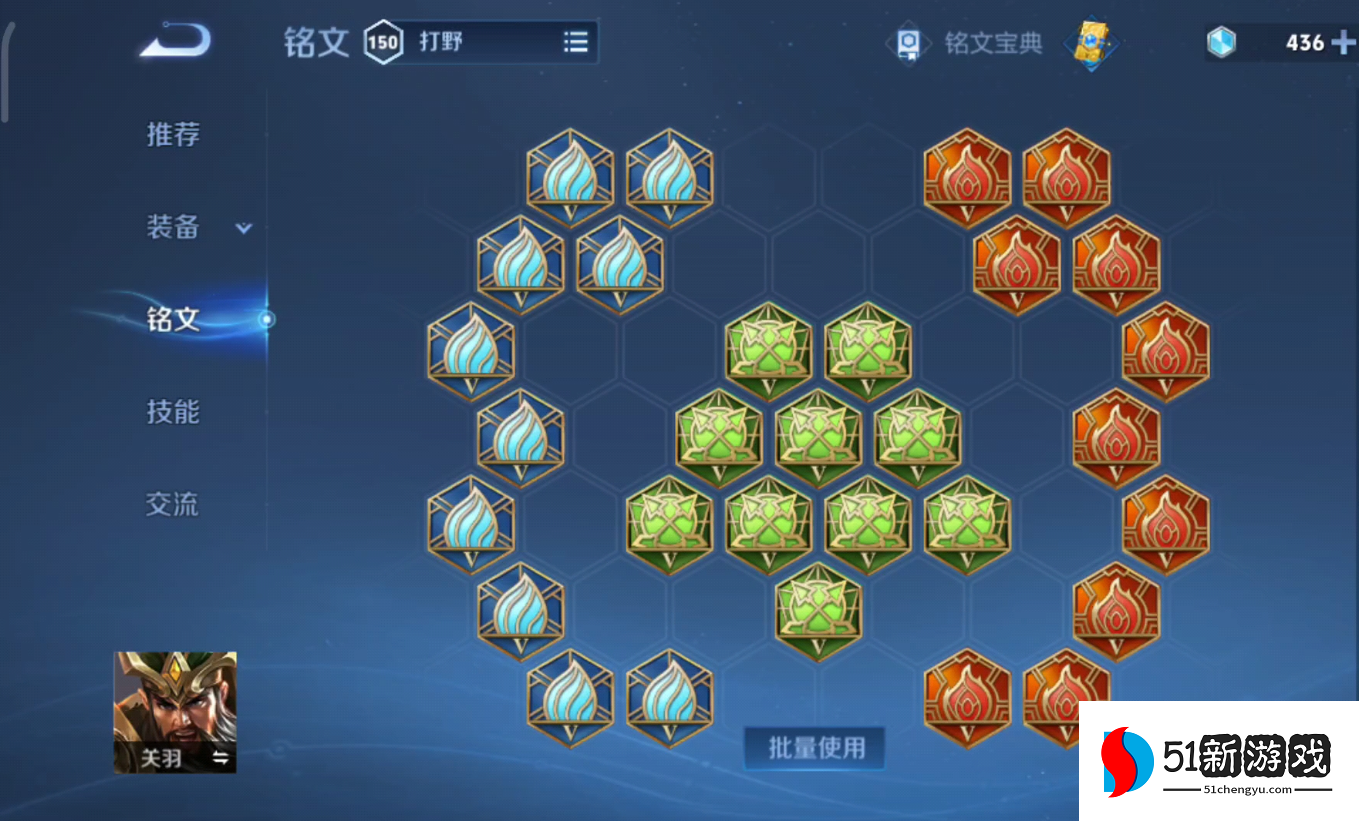Click the rune list icon beside 打野
This screenshot has width=1359, height=821.
575,42
